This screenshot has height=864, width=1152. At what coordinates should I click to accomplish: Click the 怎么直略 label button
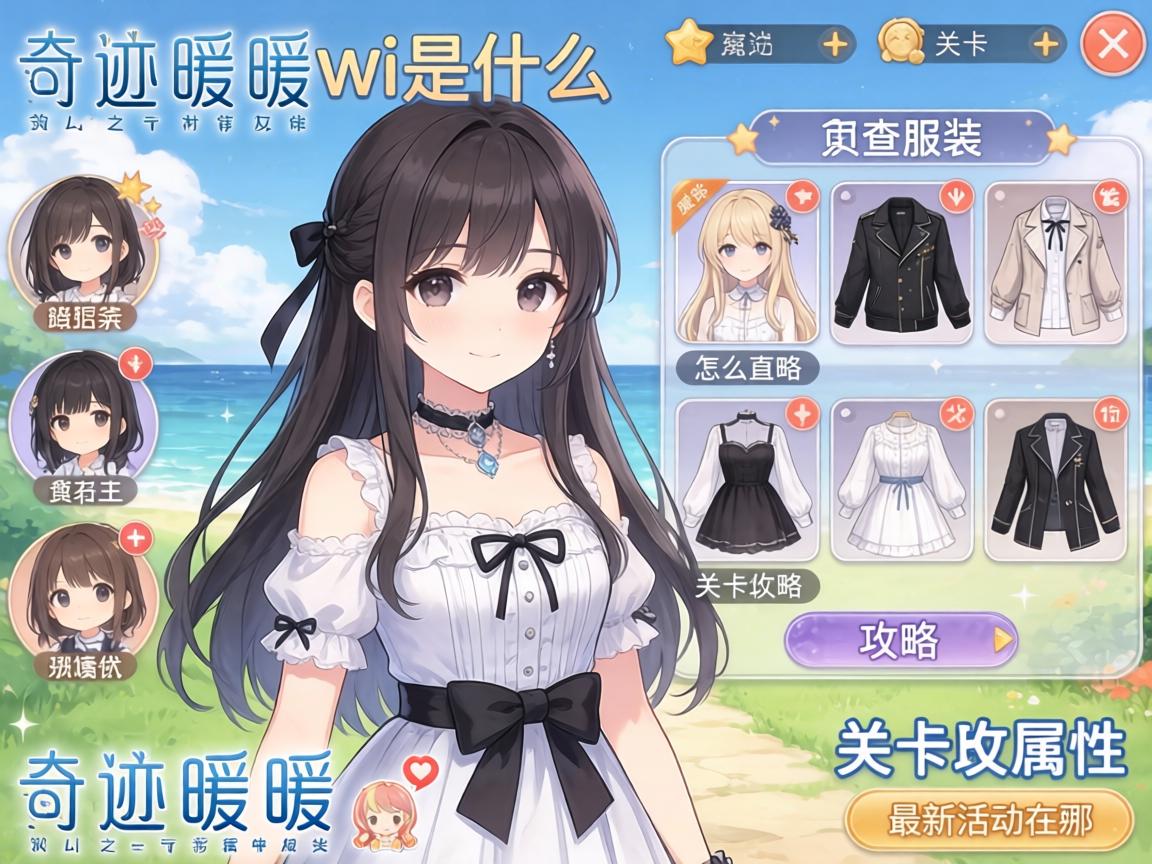(746, 368)
